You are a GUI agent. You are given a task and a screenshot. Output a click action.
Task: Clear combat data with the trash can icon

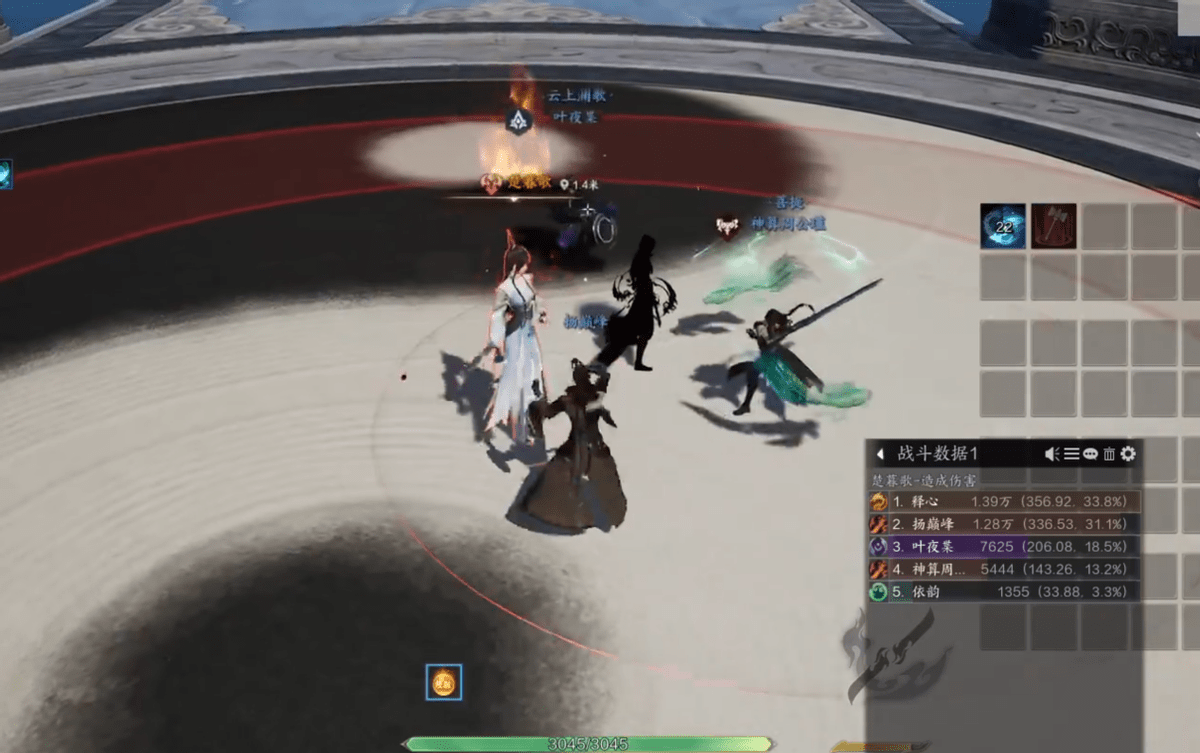coord(1109,454)
